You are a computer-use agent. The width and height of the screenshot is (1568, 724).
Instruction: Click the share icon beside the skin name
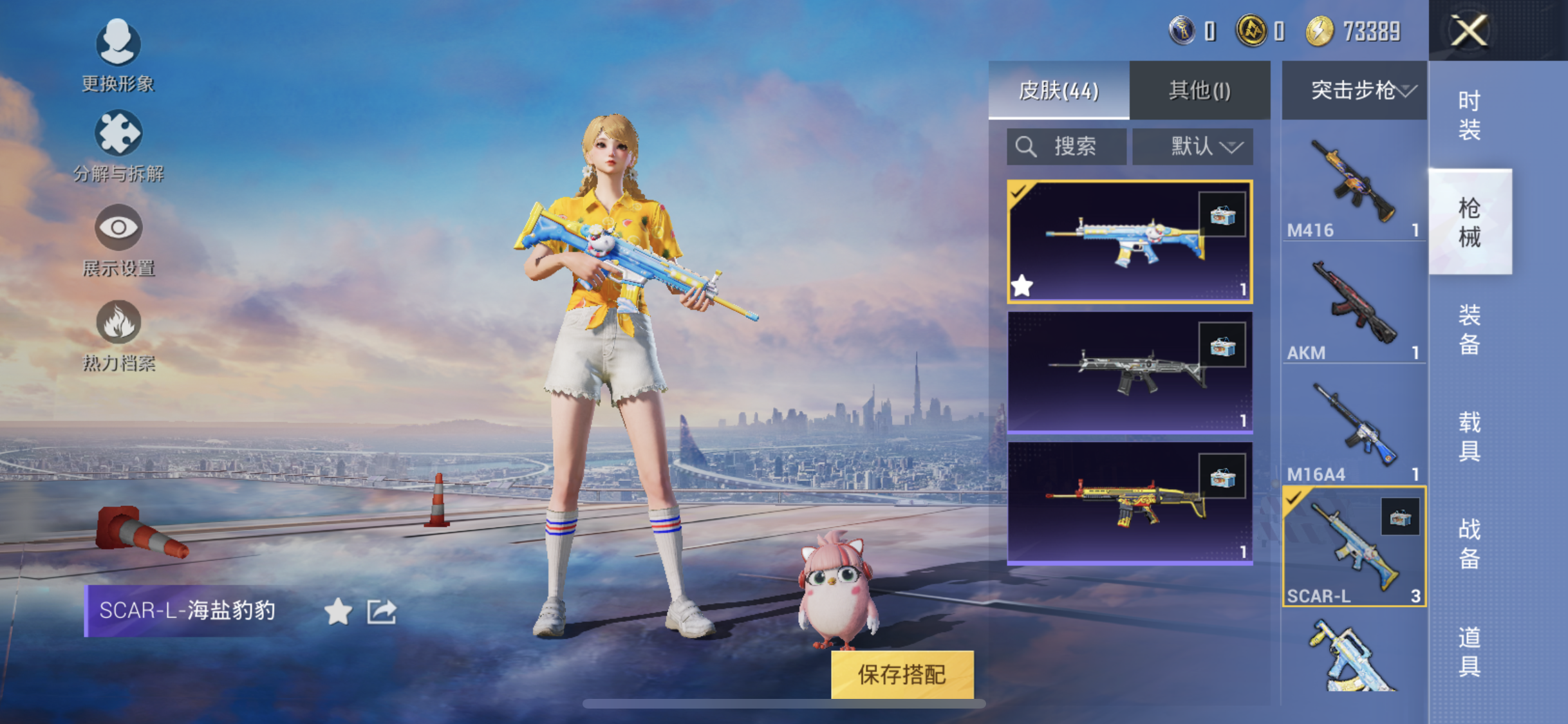coord(382,611)
